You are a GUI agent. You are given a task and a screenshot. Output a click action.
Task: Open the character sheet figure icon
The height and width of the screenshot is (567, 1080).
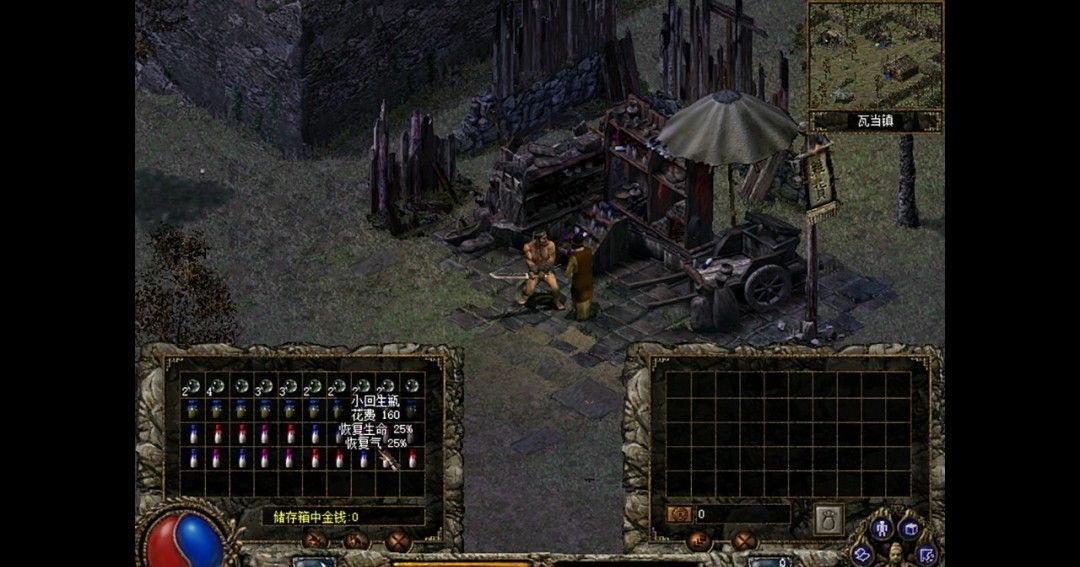pos(881,528)
